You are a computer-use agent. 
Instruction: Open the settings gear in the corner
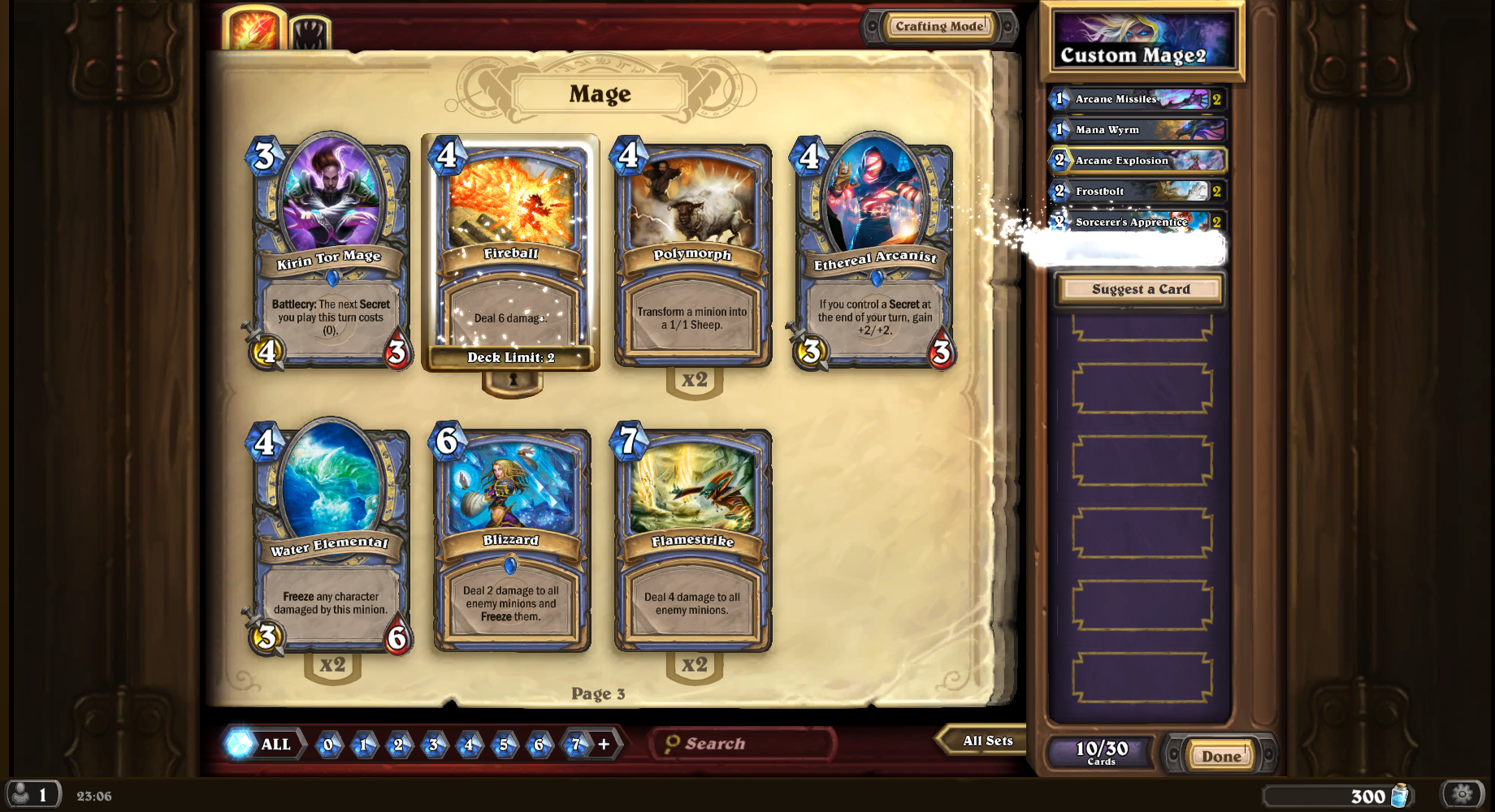point(1460,796)
